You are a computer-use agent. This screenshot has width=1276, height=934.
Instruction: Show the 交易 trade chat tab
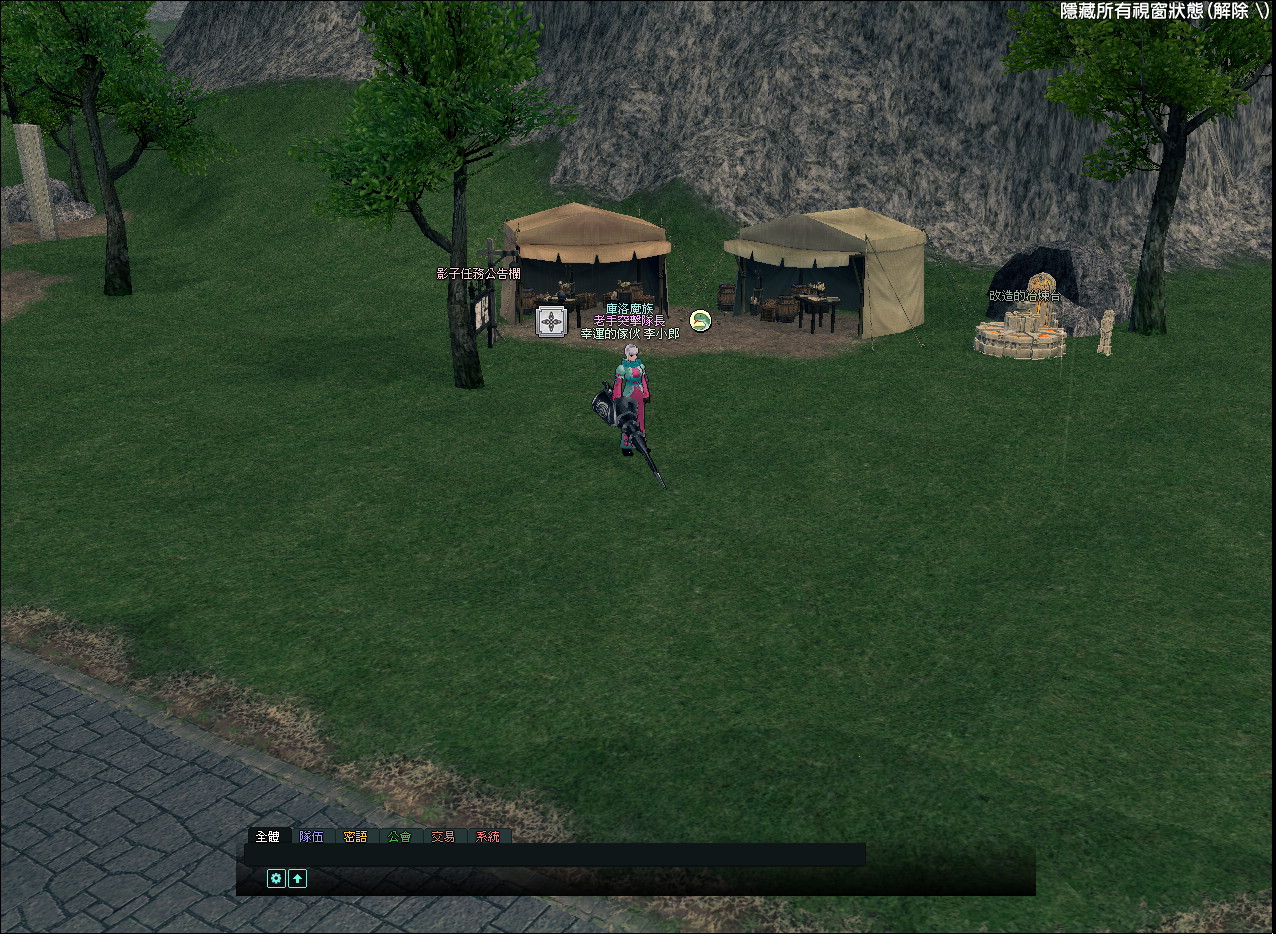[443, 836]
